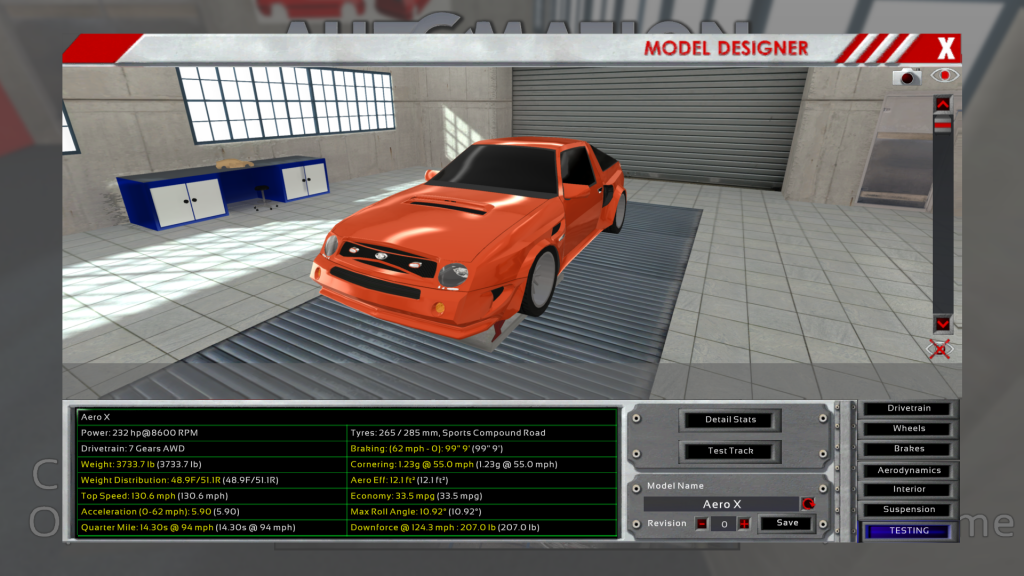This screenshot has width=1024, height=576.
Task: Click the scrollbar's down arrow
Action: coord(942,324)
